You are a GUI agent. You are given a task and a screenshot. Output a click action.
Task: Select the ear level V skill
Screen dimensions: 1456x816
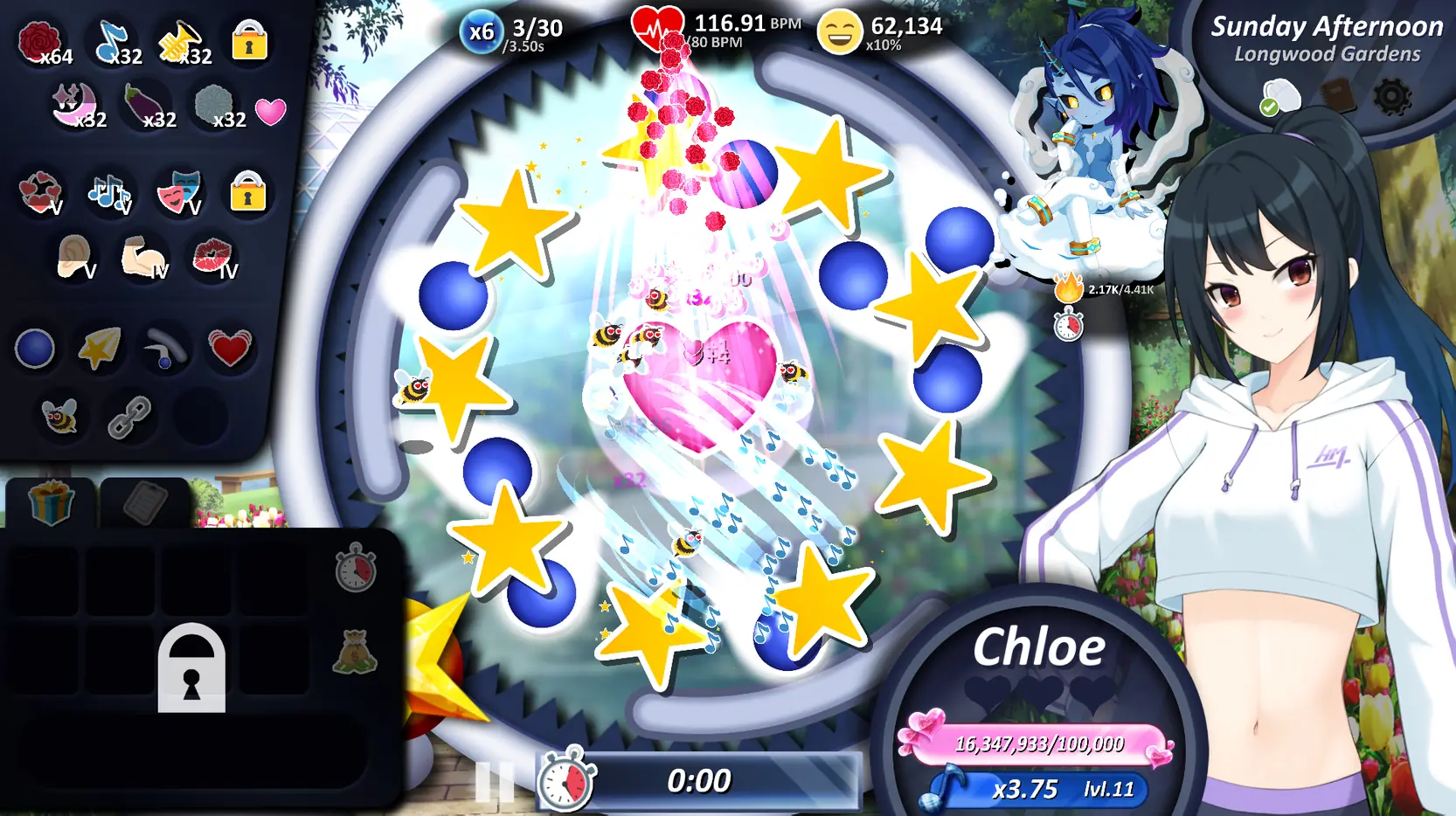coord(73,257)
